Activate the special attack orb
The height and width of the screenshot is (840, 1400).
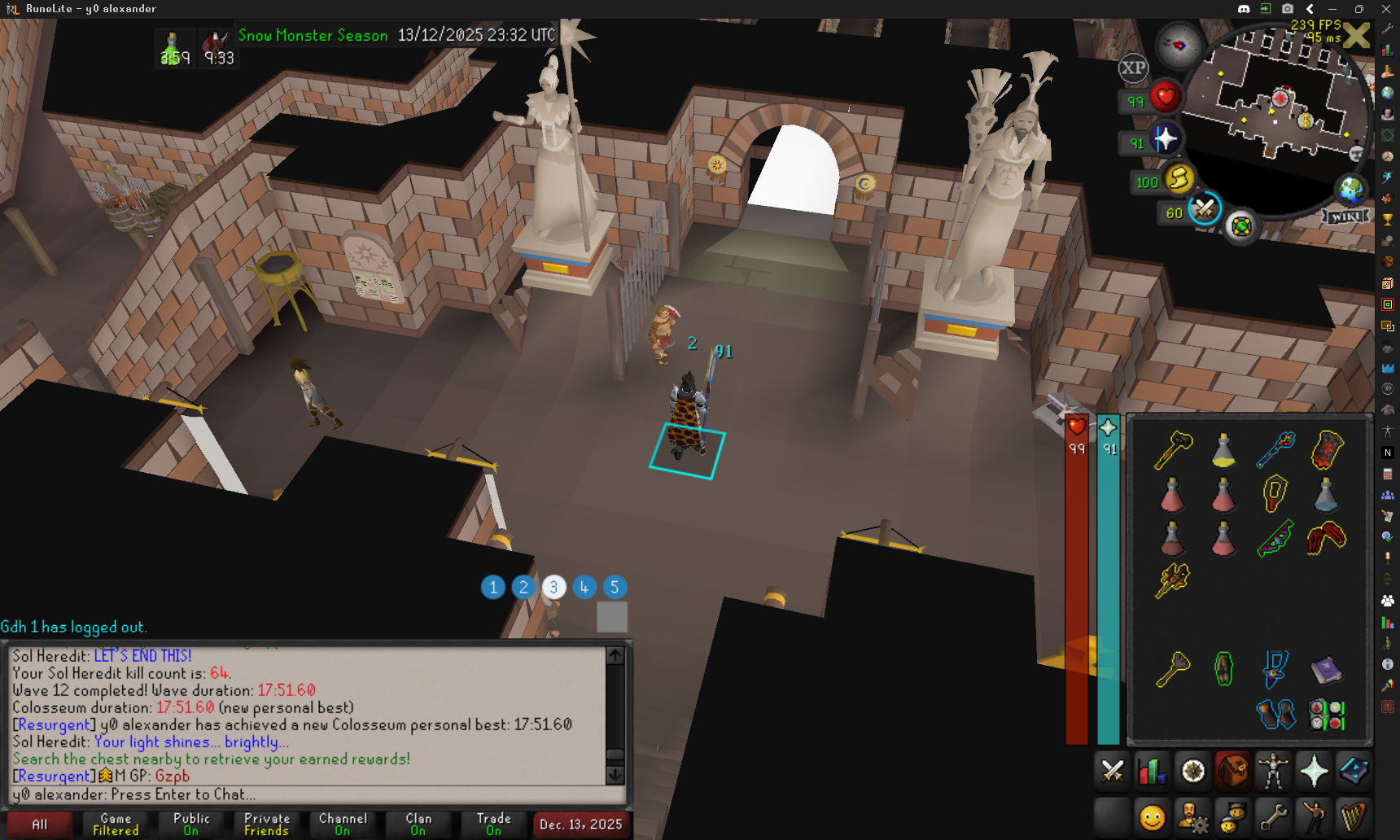1204,210
